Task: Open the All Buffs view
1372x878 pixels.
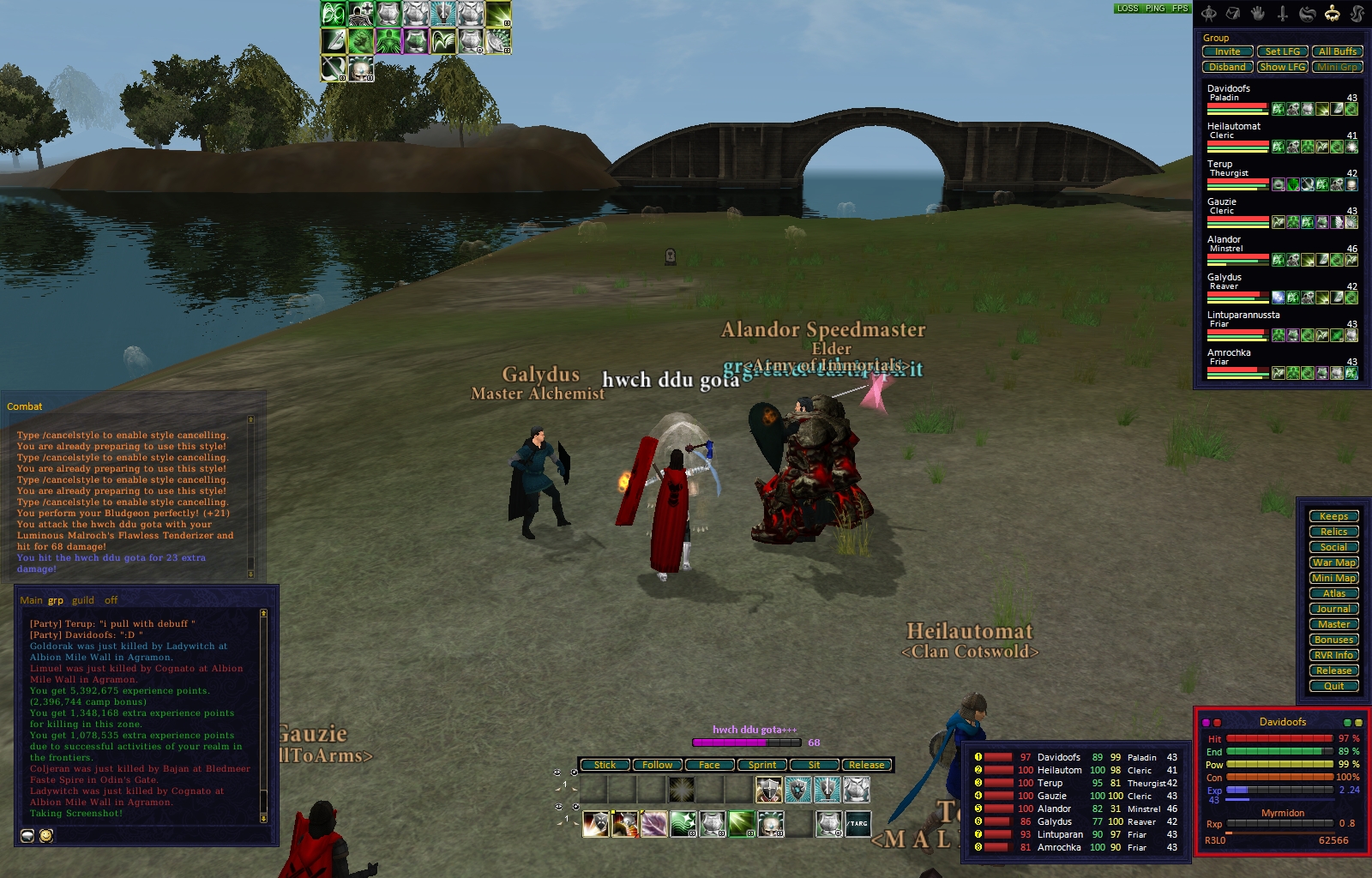Action: coord(1337,51)
